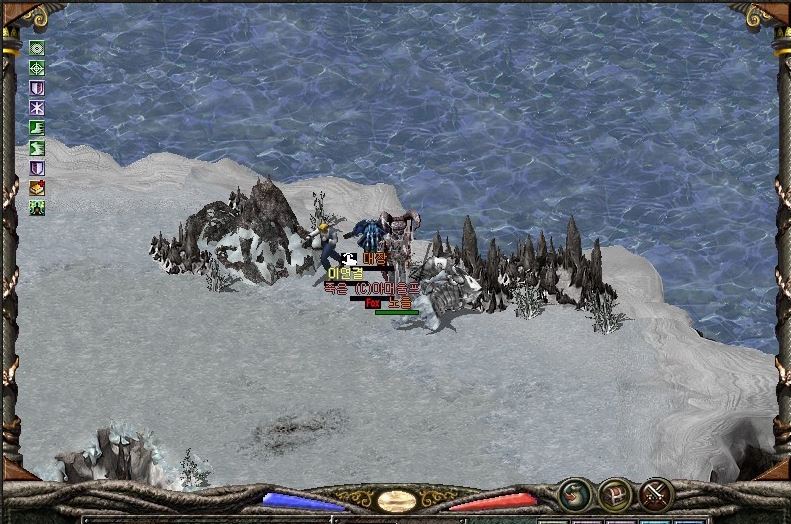The height and width of the screenshot is (524, 791).
Task: Select the orange spellbook buff icon
Action: coord(38,187)
